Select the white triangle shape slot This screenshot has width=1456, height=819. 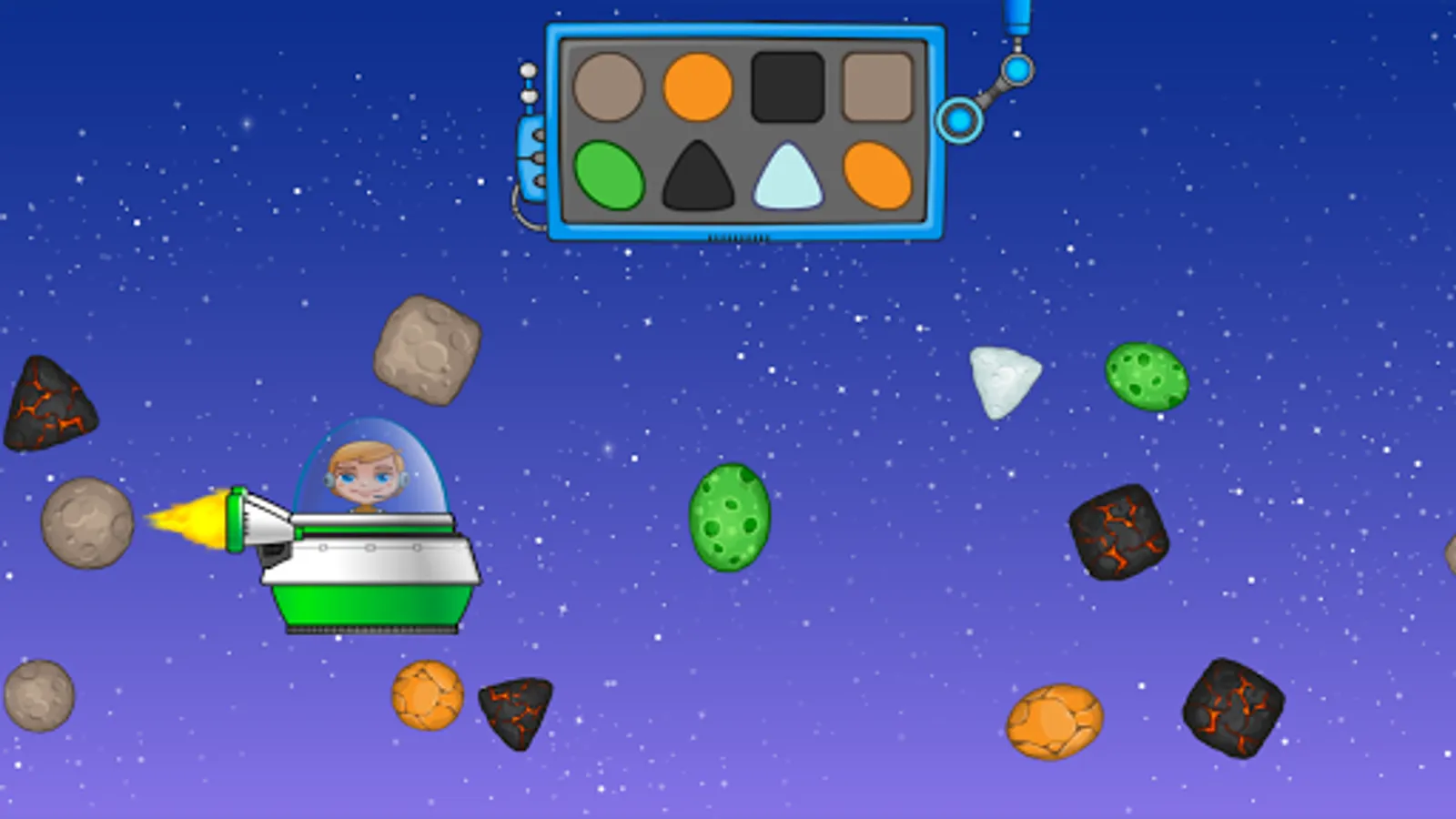786,178
